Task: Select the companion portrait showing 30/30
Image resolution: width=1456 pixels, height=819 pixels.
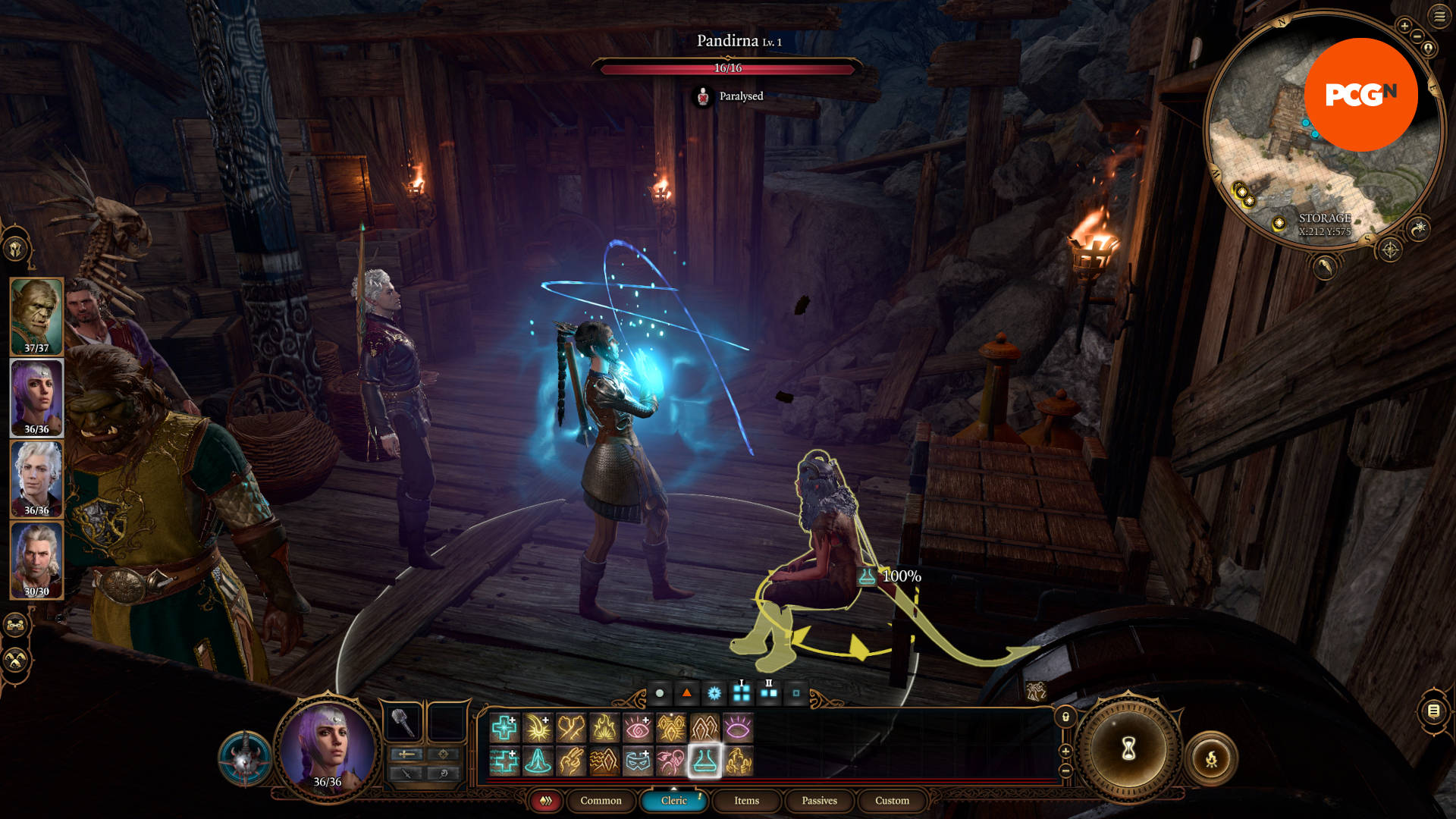Action: [36, 560]
